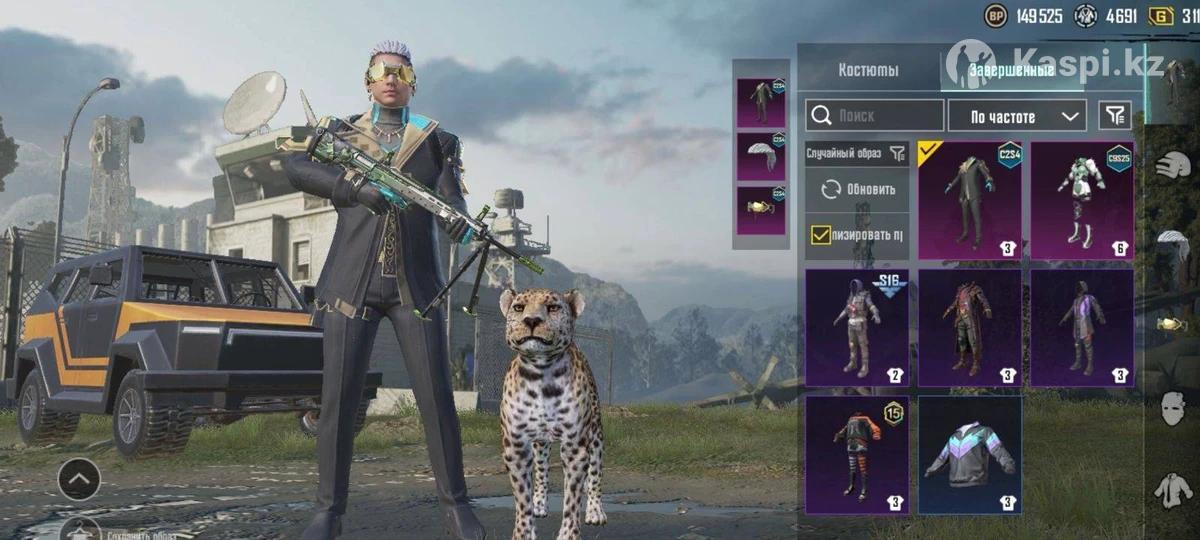The height and width of the screenshot is (540, 1200).
Task: Click the Обновить refresh button
Action: point(858,189)
